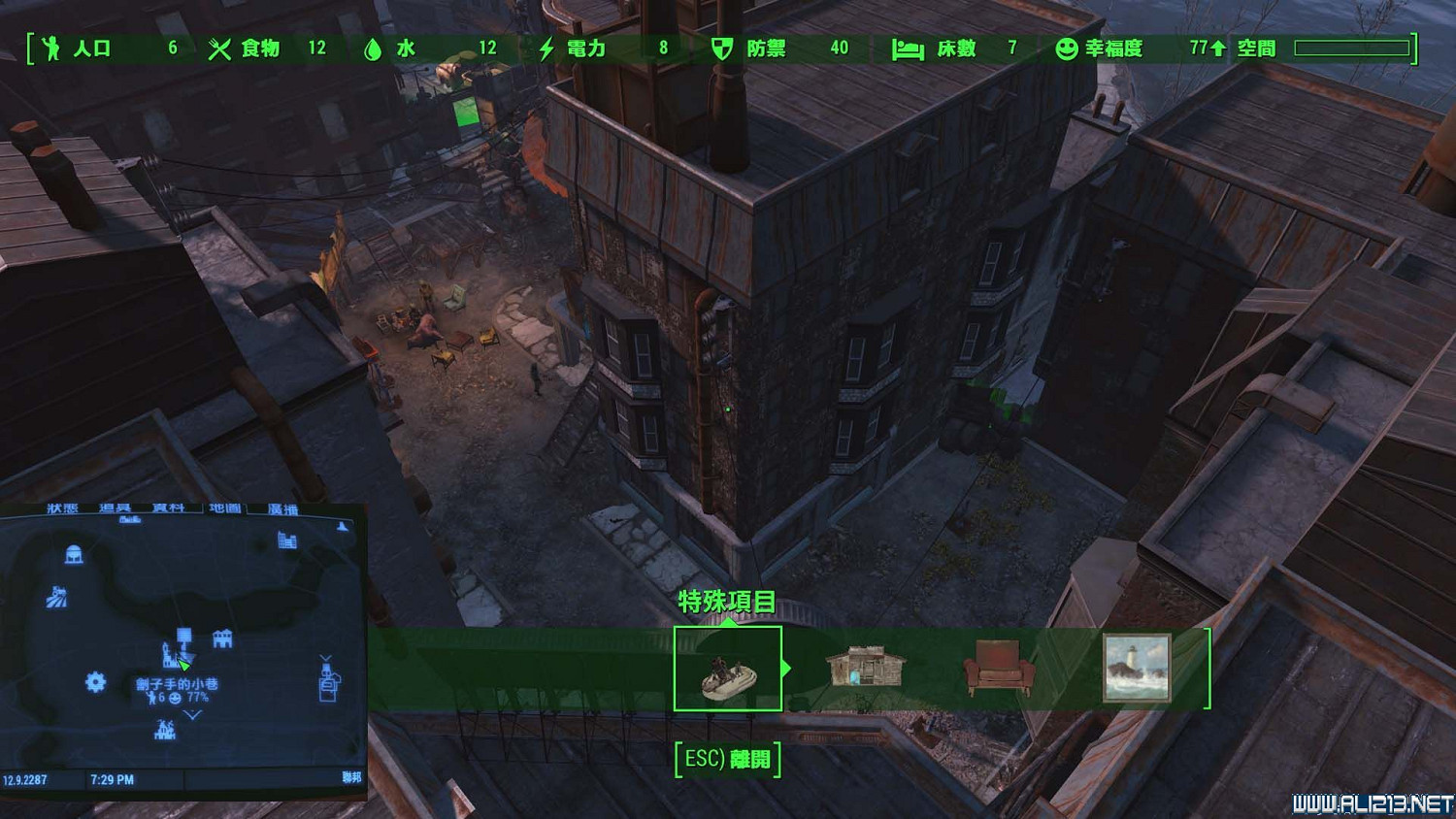Open the red armchair furniture category
This screenshot has height=819, width=1456.
pos(998,668)
